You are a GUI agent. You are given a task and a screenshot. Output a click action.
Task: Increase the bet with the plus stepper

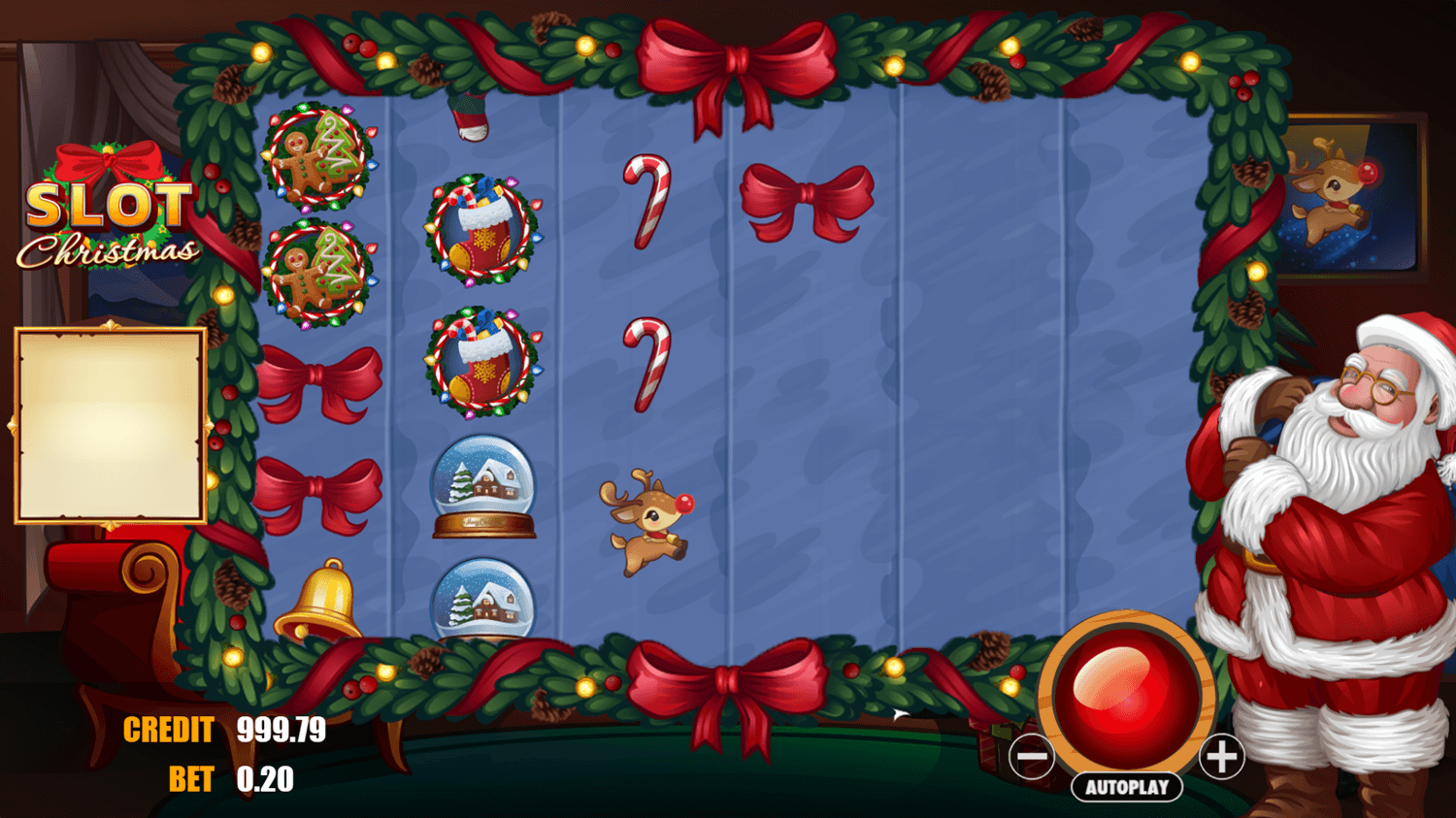pos(1221,758)
